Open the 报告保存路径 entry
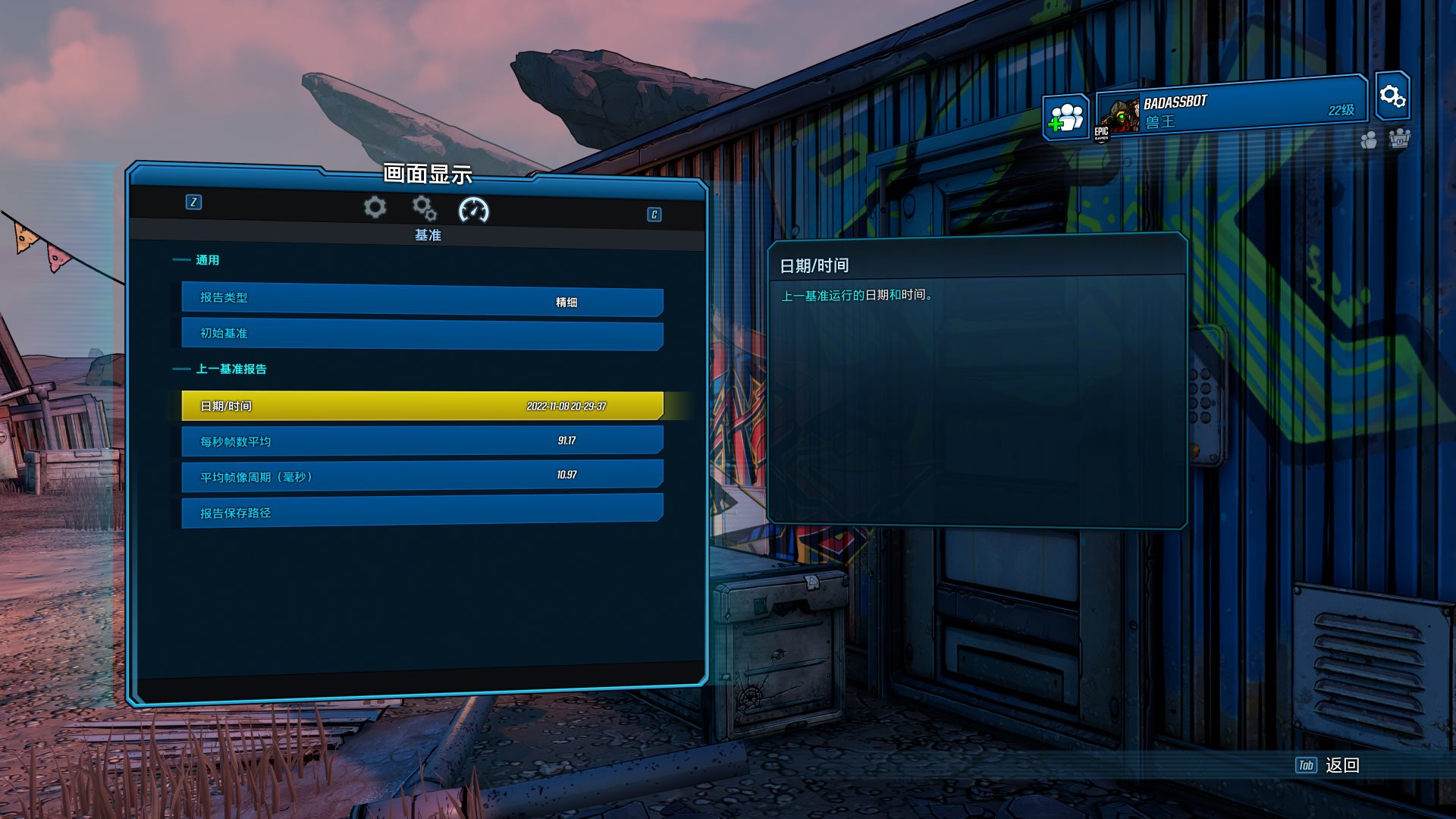This screenshot has height=819, width=1456. coord(422,510)
